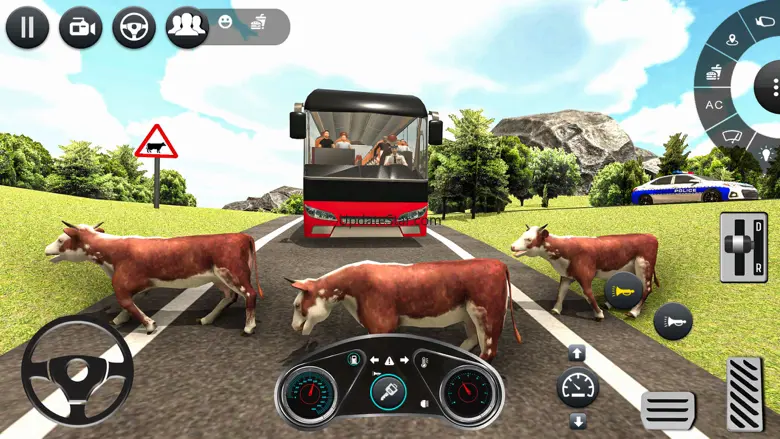Tap the brake pedal
Viewport: 780px width, 439px height.
tap(668, 409)
